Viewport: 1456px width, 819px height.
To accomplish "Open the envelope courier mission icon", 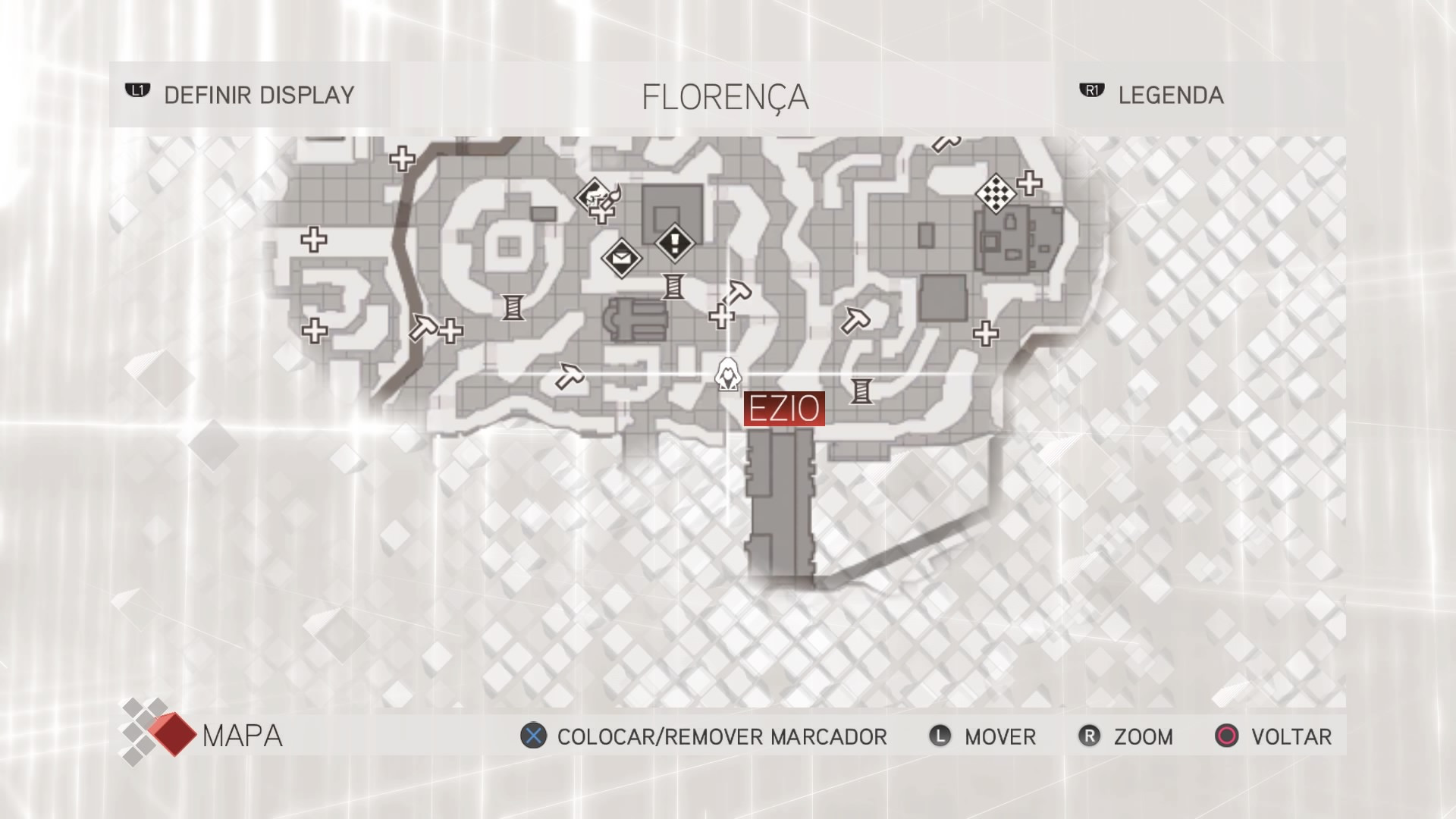I will pyautogui.click(x=620, y=260).
